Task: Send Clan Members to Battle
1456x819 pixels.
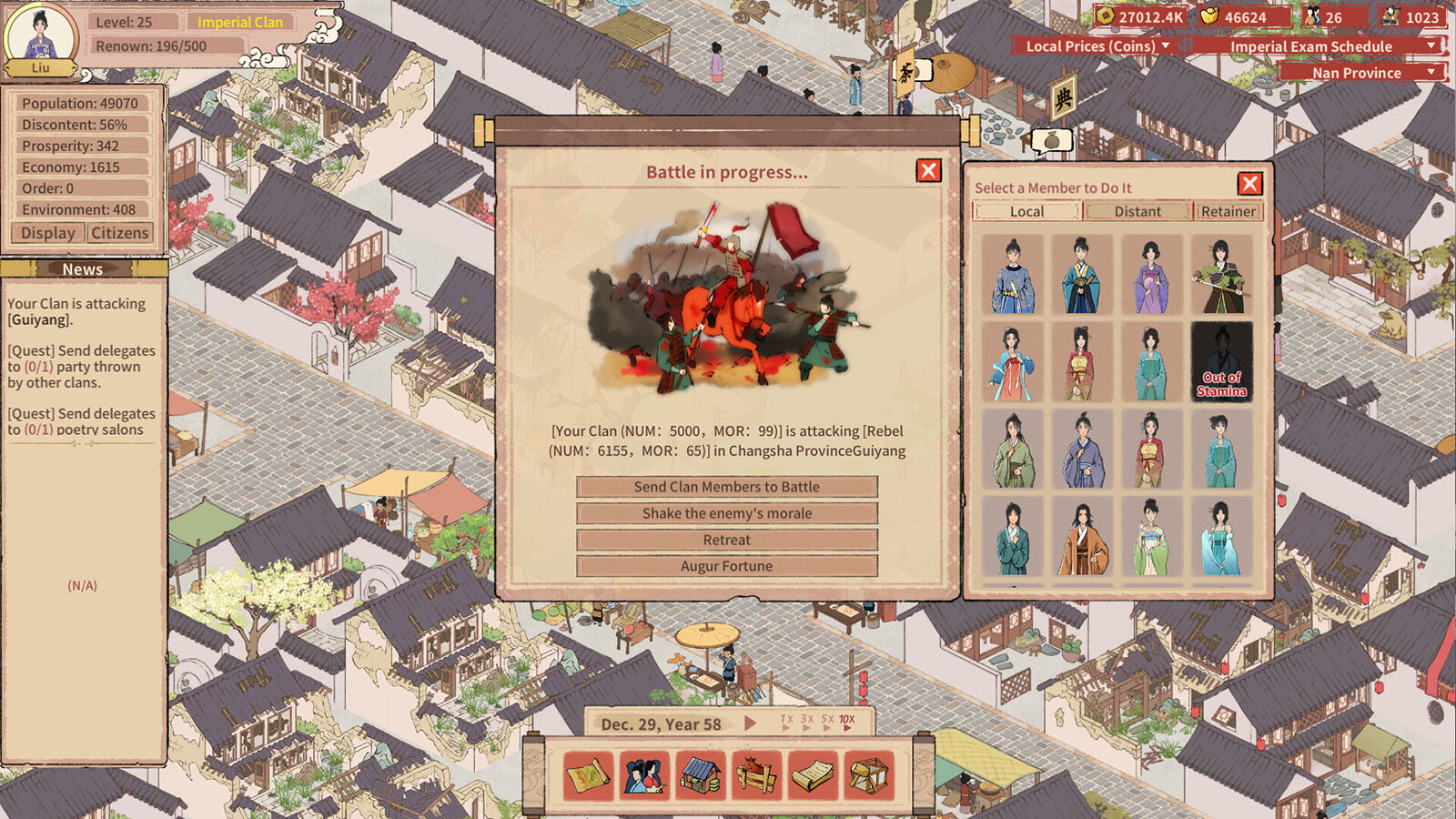Action: [726, 487]
